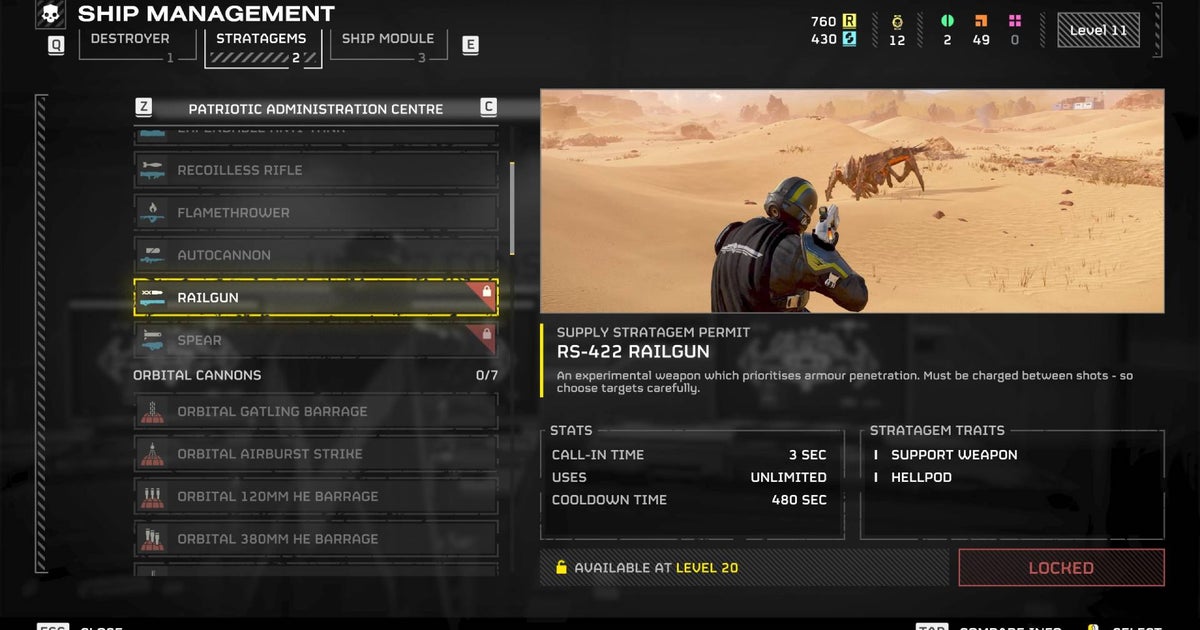This screenshot has height=630, width=1200.
Task: Click the stratagem list scrollbar
Action: [513, 208]
